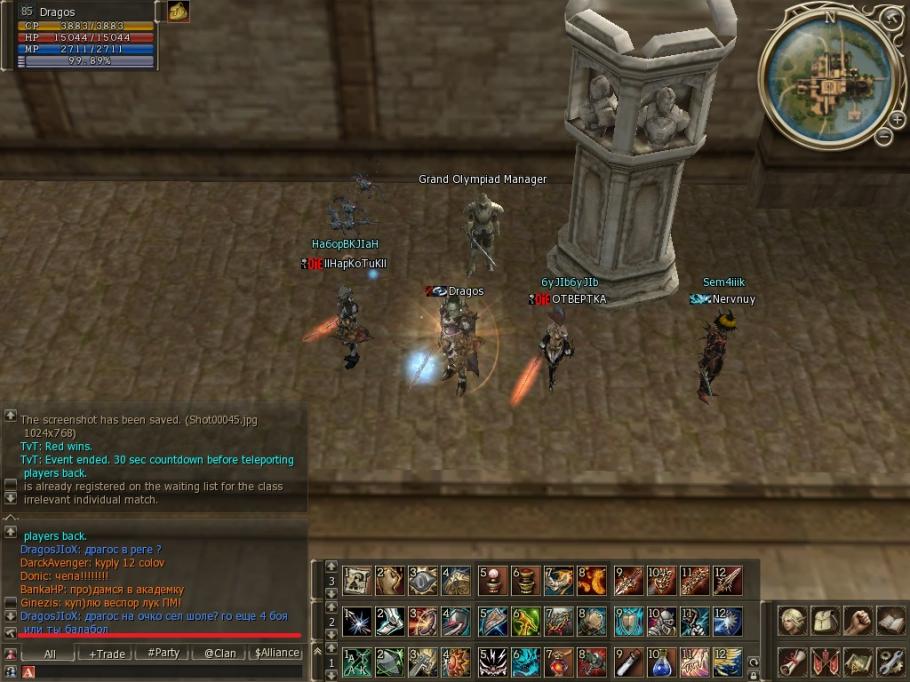Viewport: 910px width, 682px height.
Task: Switch to the +Trade chat tab
Action: [107, 653]
